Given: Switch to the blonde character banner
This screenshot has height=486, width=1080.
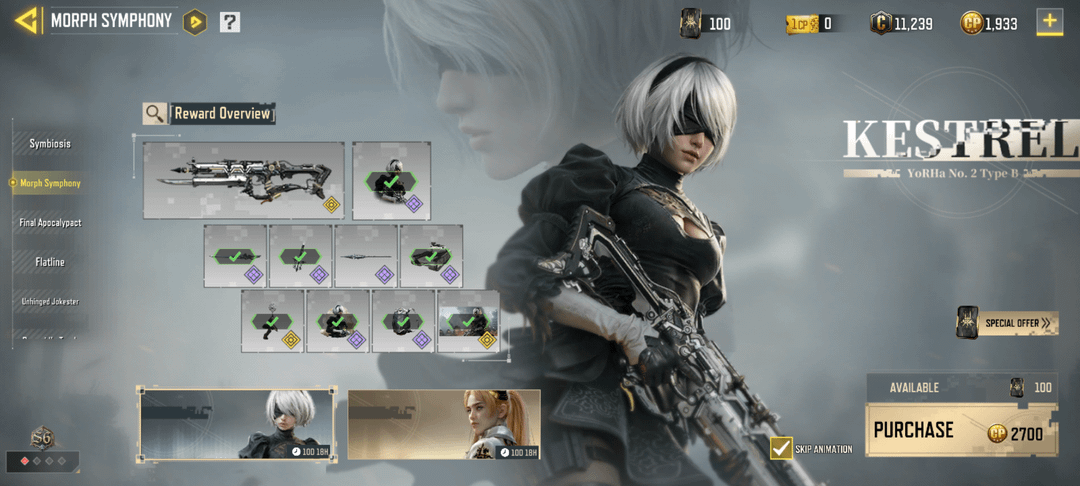Looking at the screenshot, I should click(444, 424).
